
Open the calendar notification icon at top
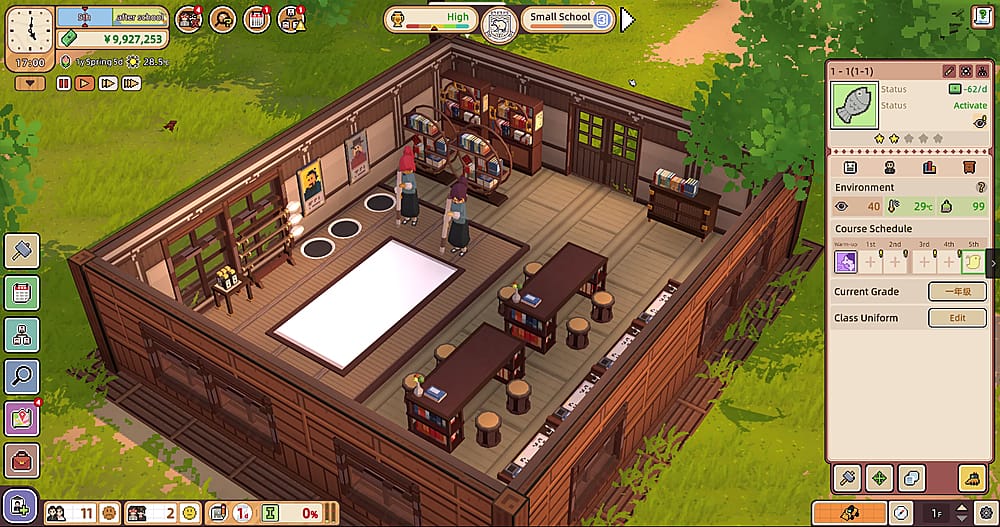point(257,18)
